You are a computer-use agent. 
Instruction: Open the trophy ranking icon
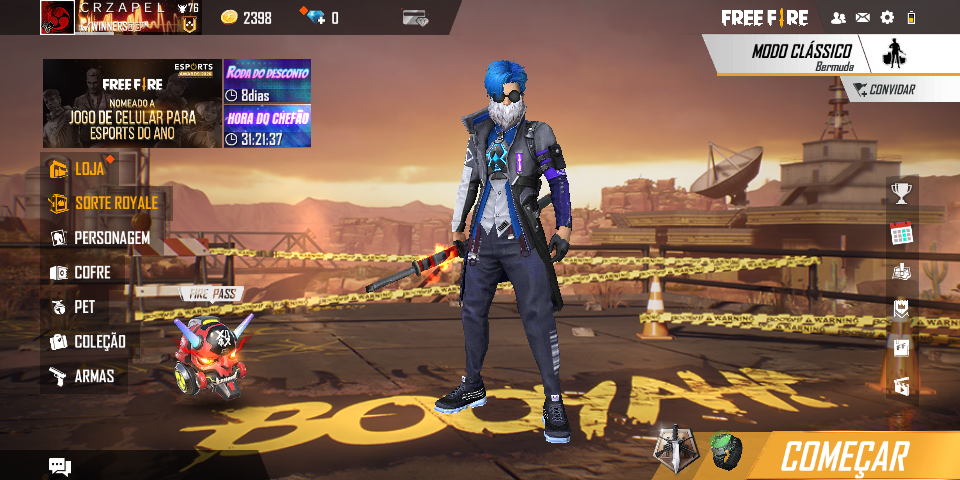902,193
